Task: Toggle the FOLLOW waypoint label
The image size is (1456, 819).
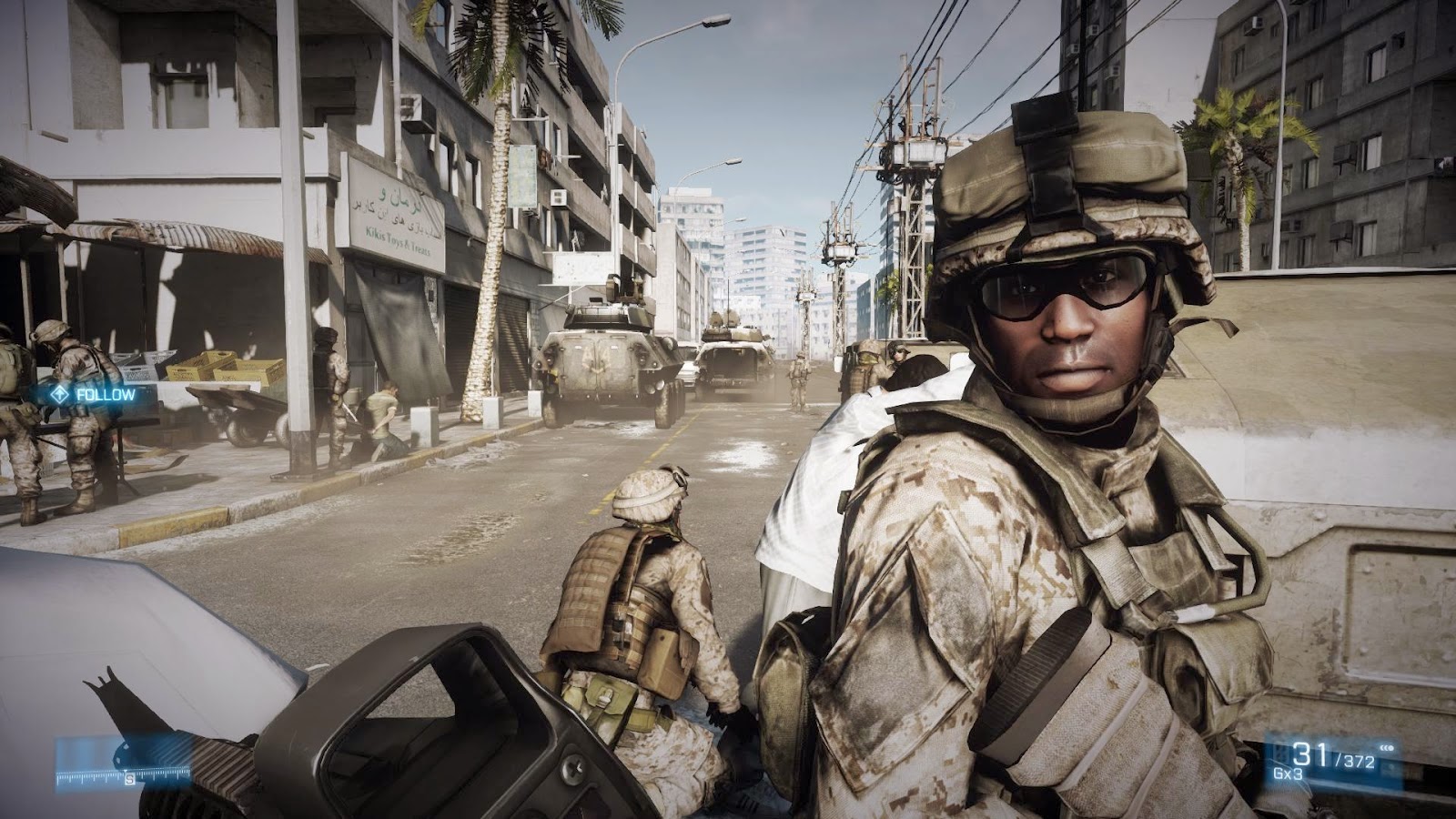Action: tap(107, 395)
